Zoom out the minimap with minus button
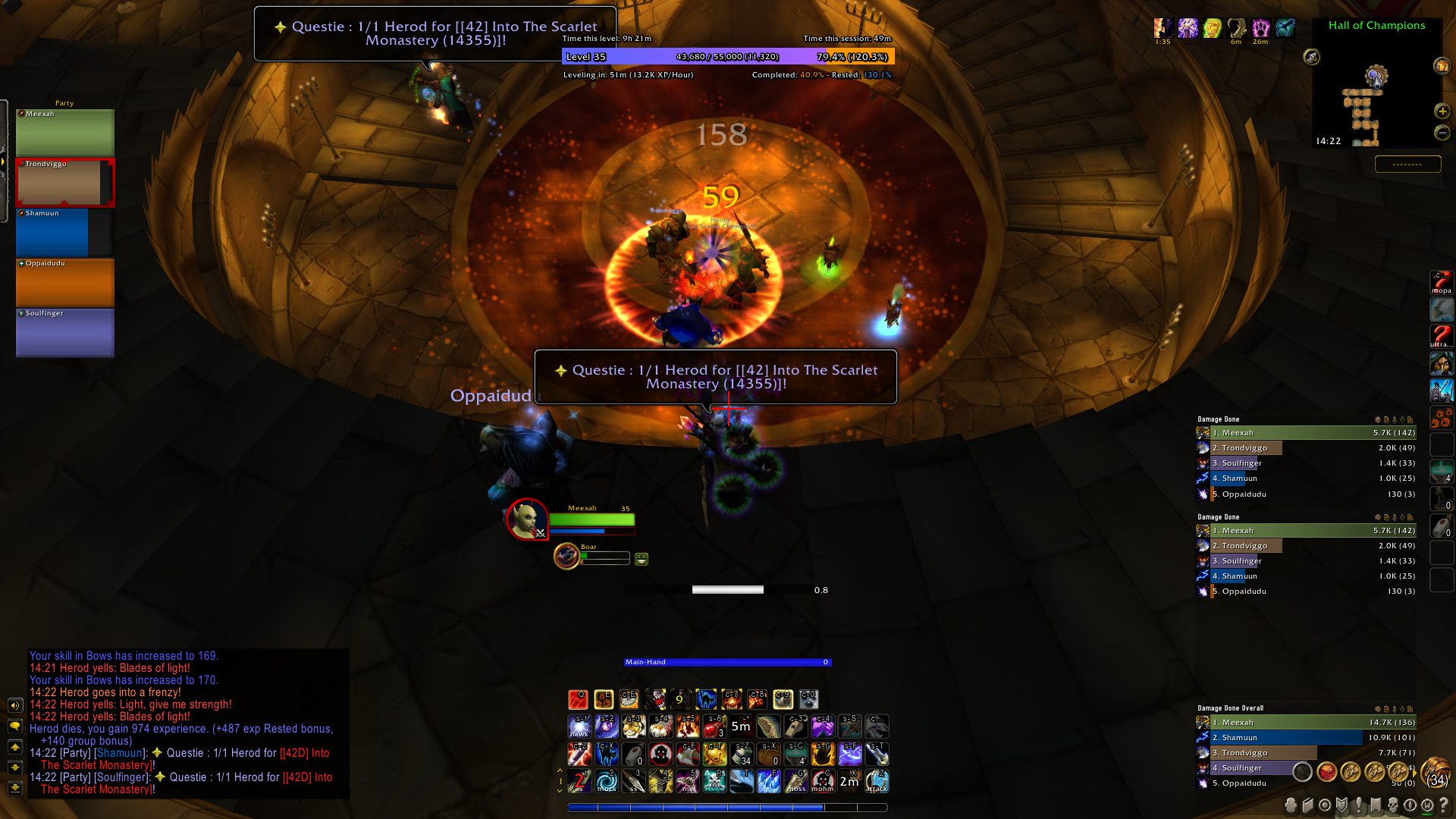 click(x=1442, y=133)
